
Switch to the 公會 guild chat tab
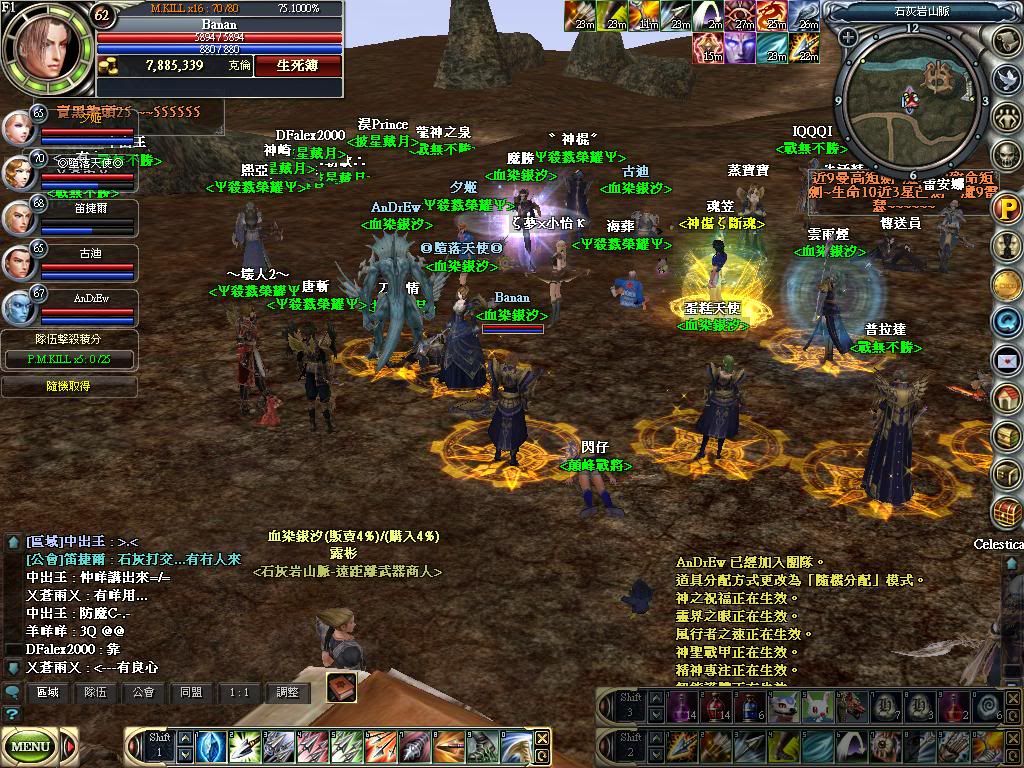tap(143, 692)
